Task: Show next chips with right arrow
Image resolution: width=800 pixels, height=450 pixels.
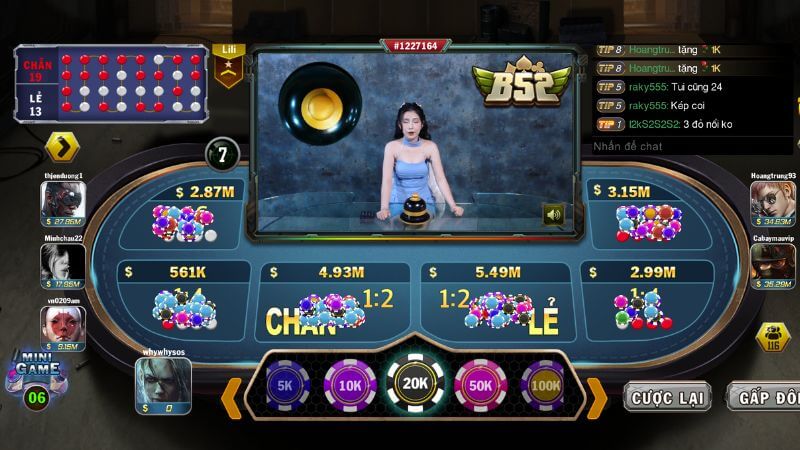Action: coord(596,397)
